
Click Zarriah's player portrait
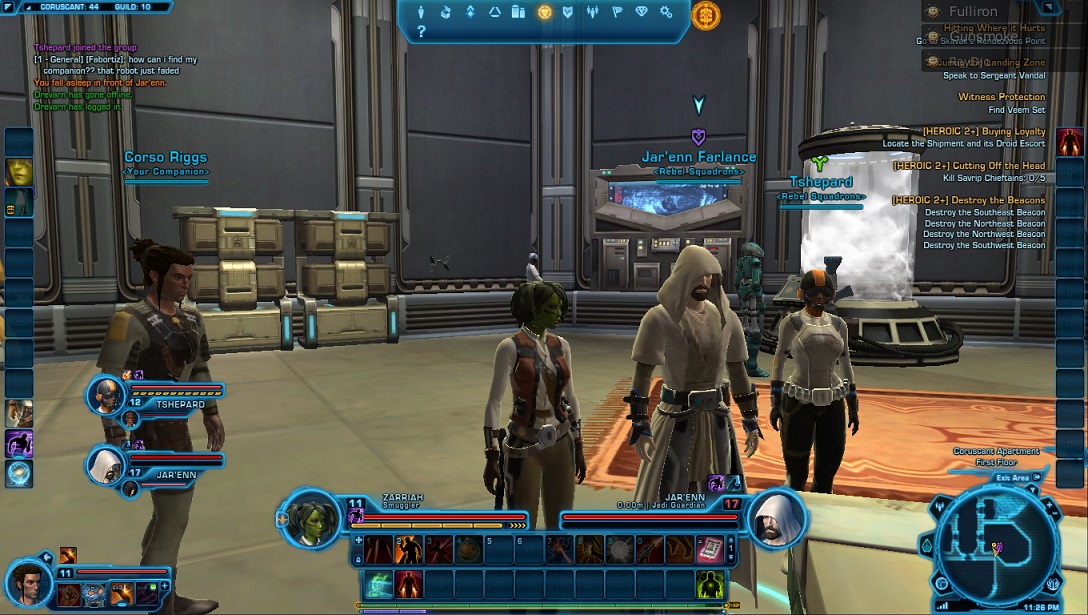tap(308, 519)
